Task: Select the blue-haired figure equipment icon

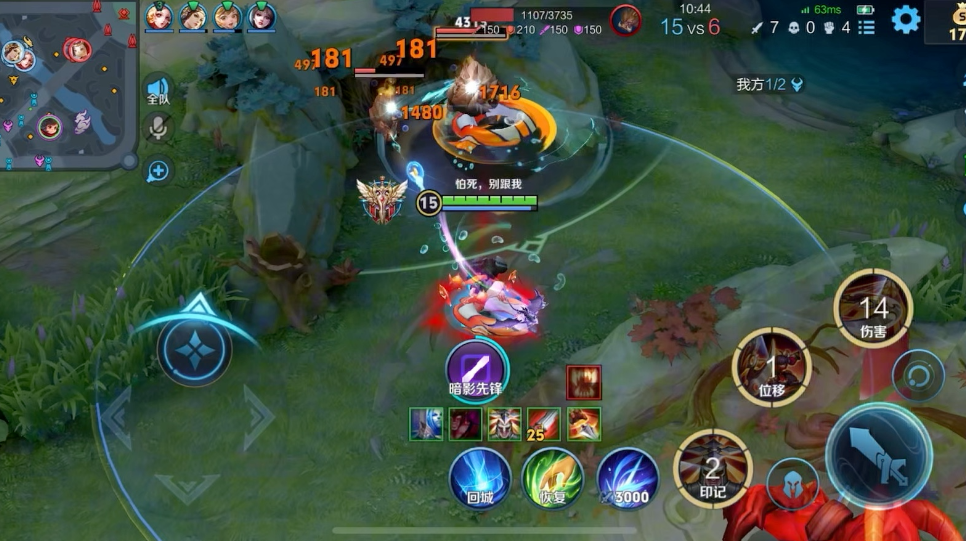Action: 427,424
